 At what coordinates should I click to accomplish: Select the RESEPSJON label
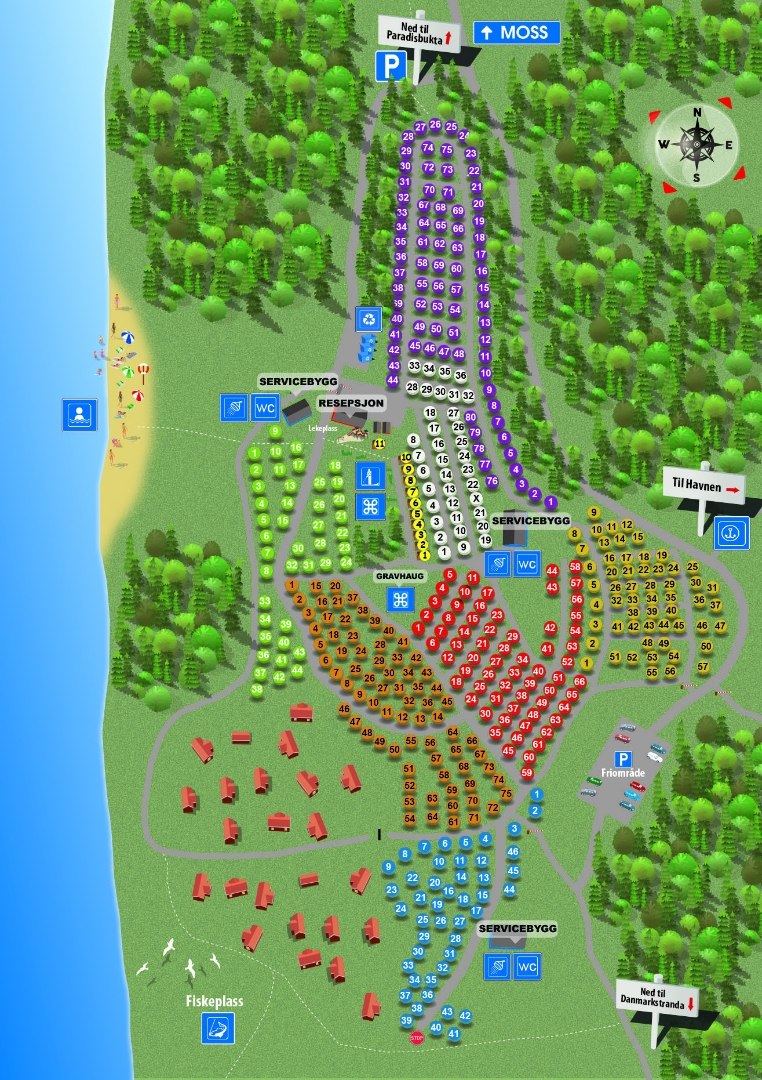click(351, 402)
